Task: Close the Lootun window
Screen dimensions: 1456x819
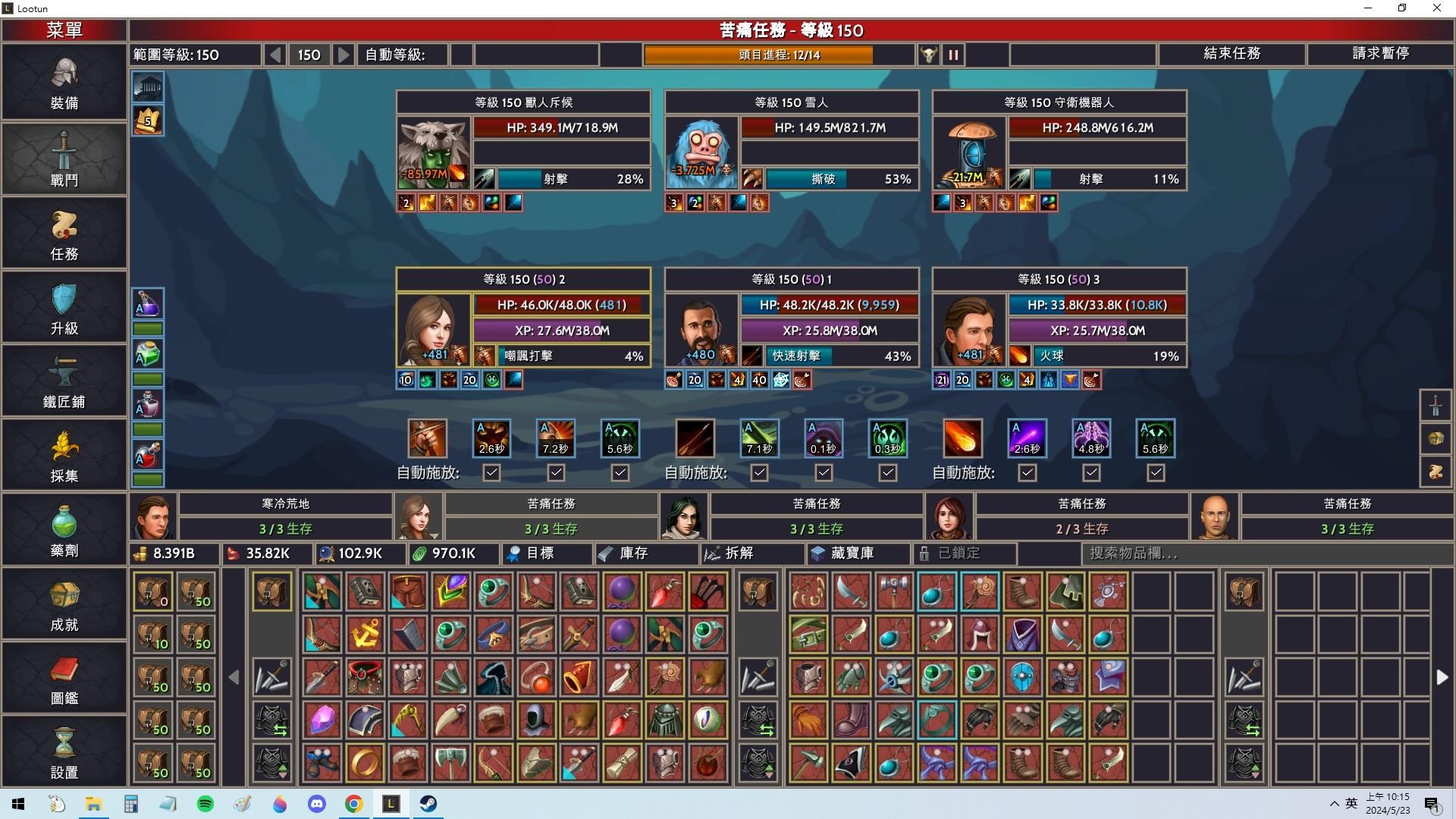Action: pyautogui.click(x=1436, y=8)
